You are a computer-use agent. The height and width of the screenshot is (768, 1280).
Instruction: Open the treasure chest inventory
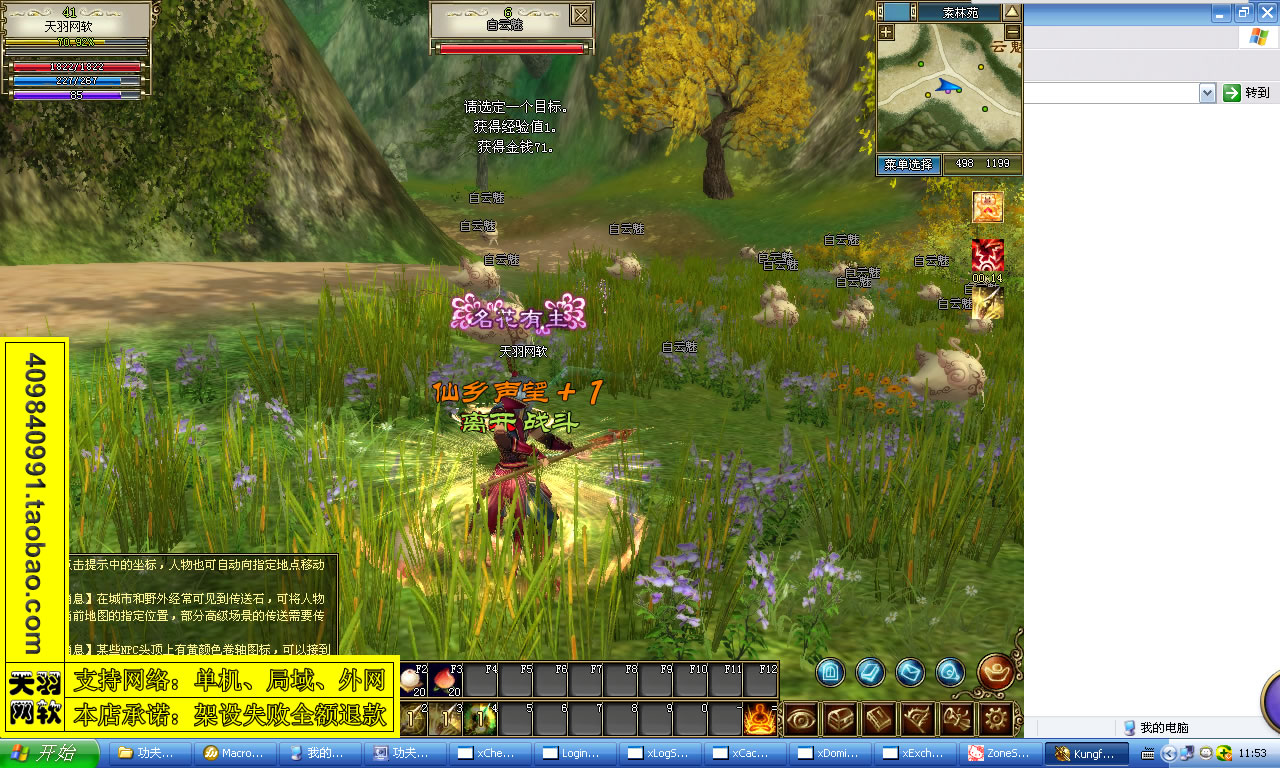840,719
